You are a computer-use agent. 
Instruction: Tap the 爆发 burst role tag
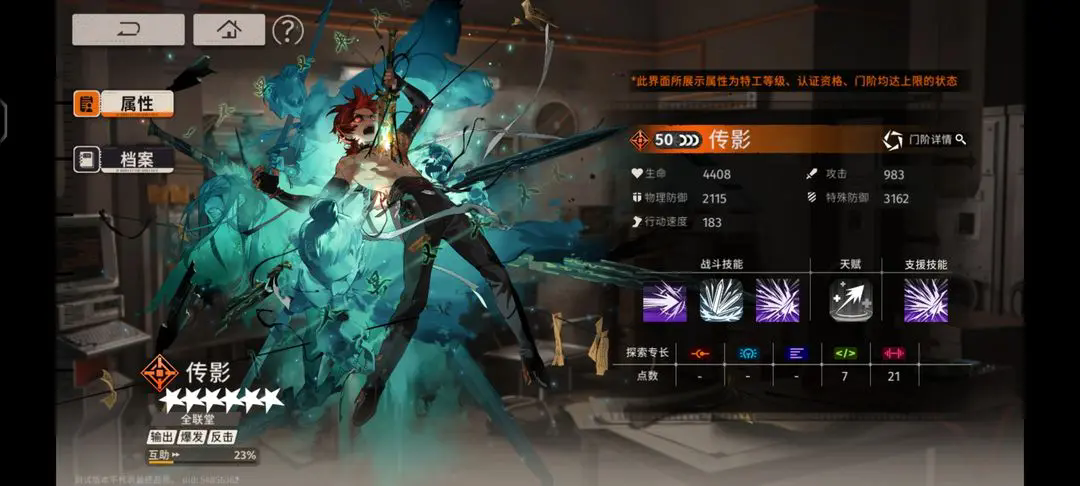(x=193, y=437)
